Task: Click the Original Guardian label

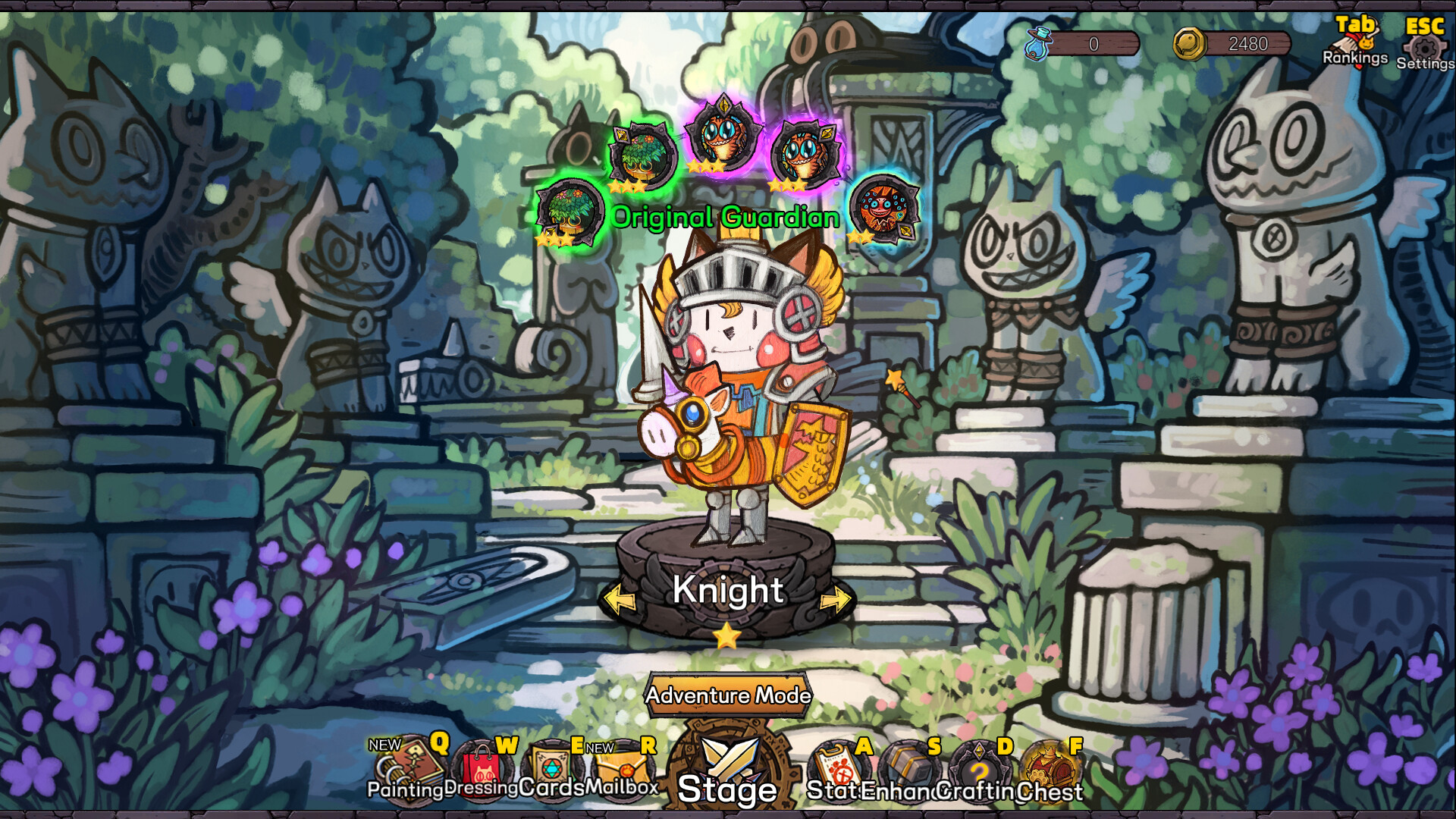Action: click(x=725, y=218)
